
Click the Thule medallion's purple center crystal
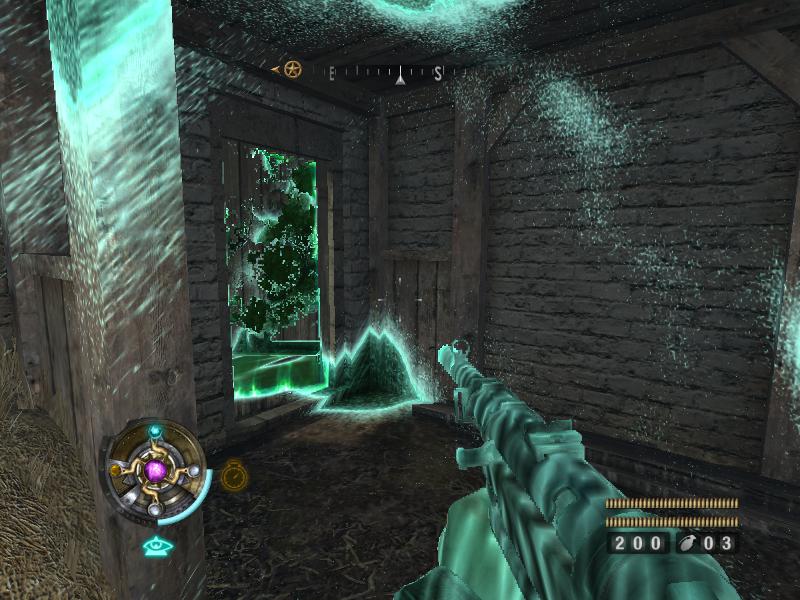(x=155, y=469)
